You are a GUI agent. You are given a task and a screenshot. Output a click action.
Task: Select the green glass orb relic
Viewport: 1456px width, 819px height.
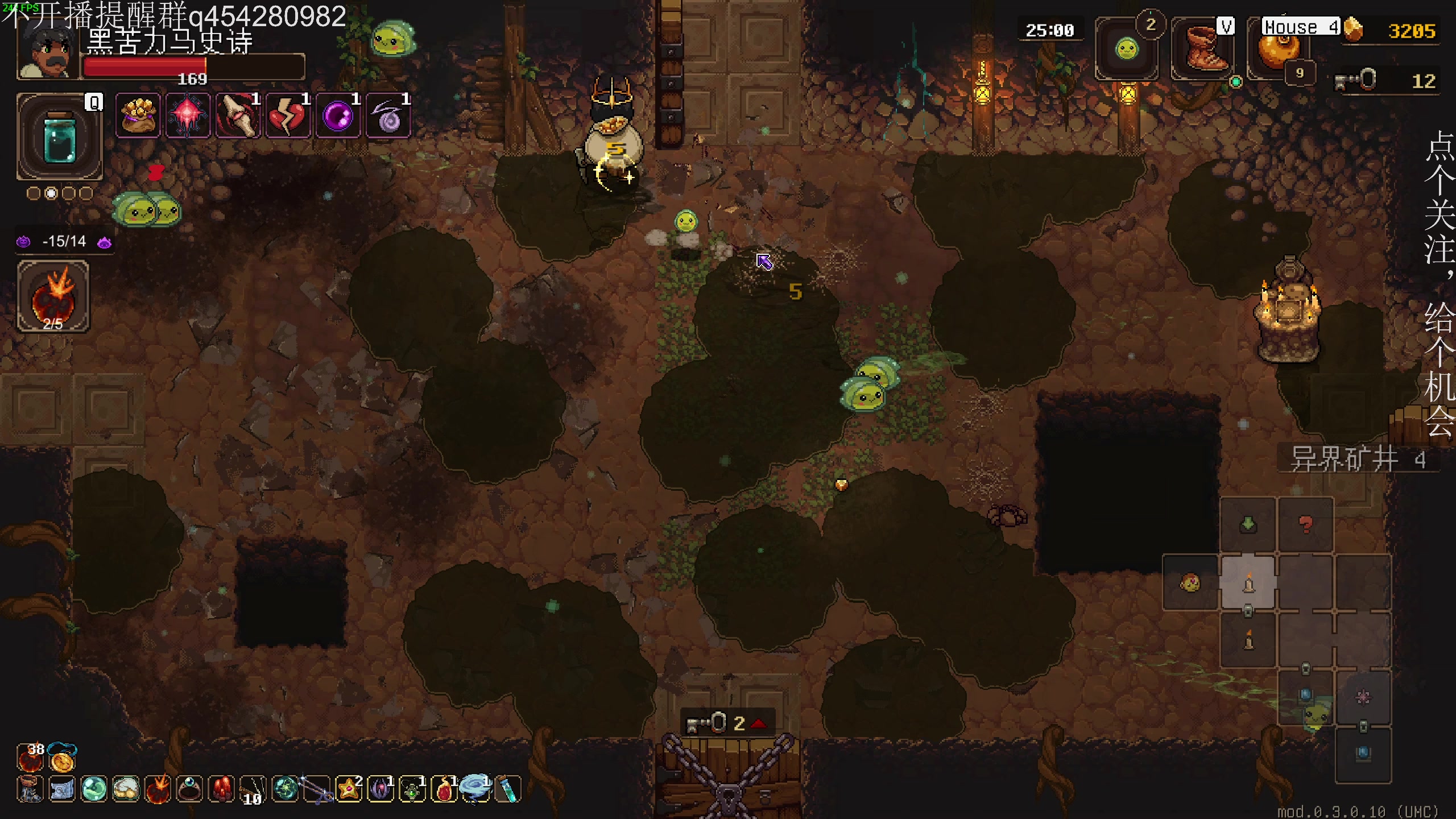[x=94, y=789]
